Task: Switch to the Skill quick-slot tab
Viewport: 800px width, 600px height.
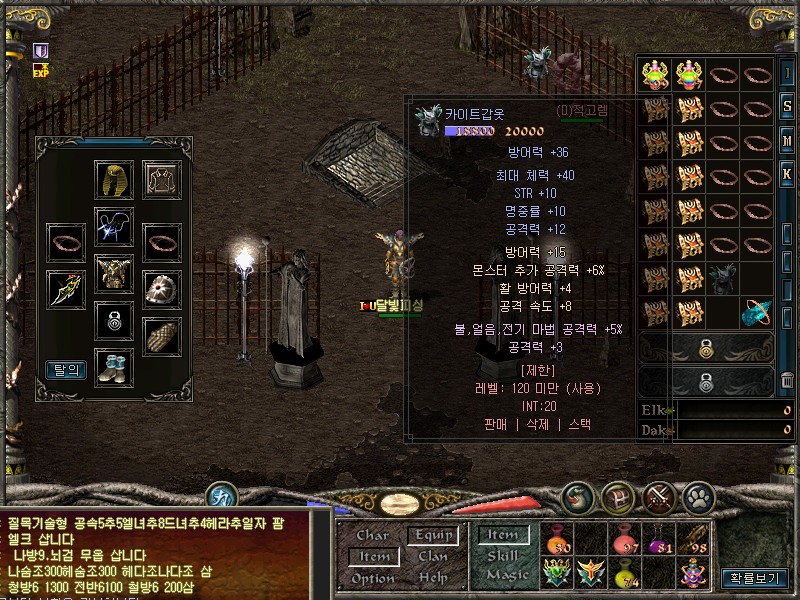Action: pyautogui.click(x=503, y=556)
